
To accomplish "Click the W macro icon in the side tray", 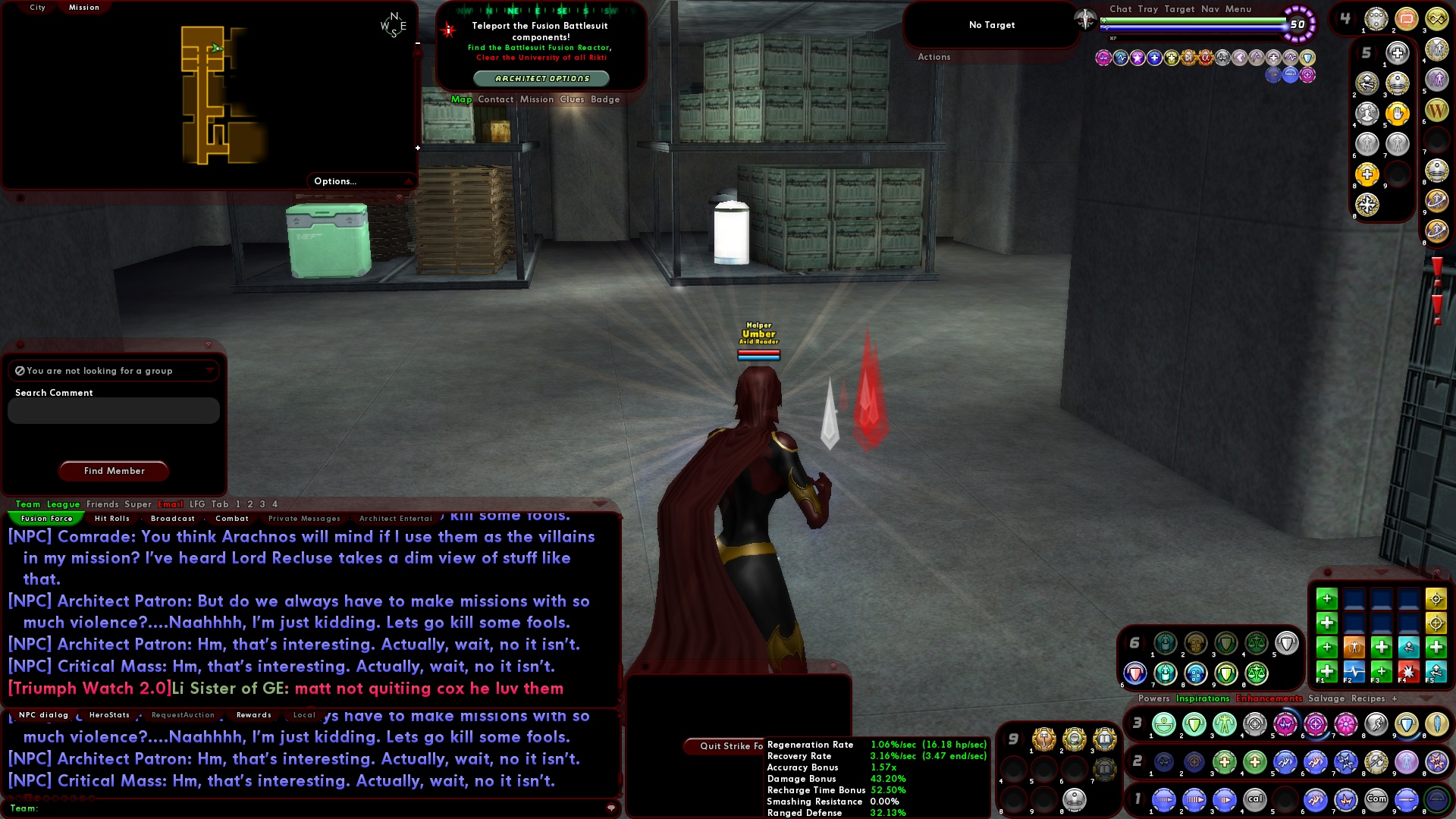I will point(1437,109).
